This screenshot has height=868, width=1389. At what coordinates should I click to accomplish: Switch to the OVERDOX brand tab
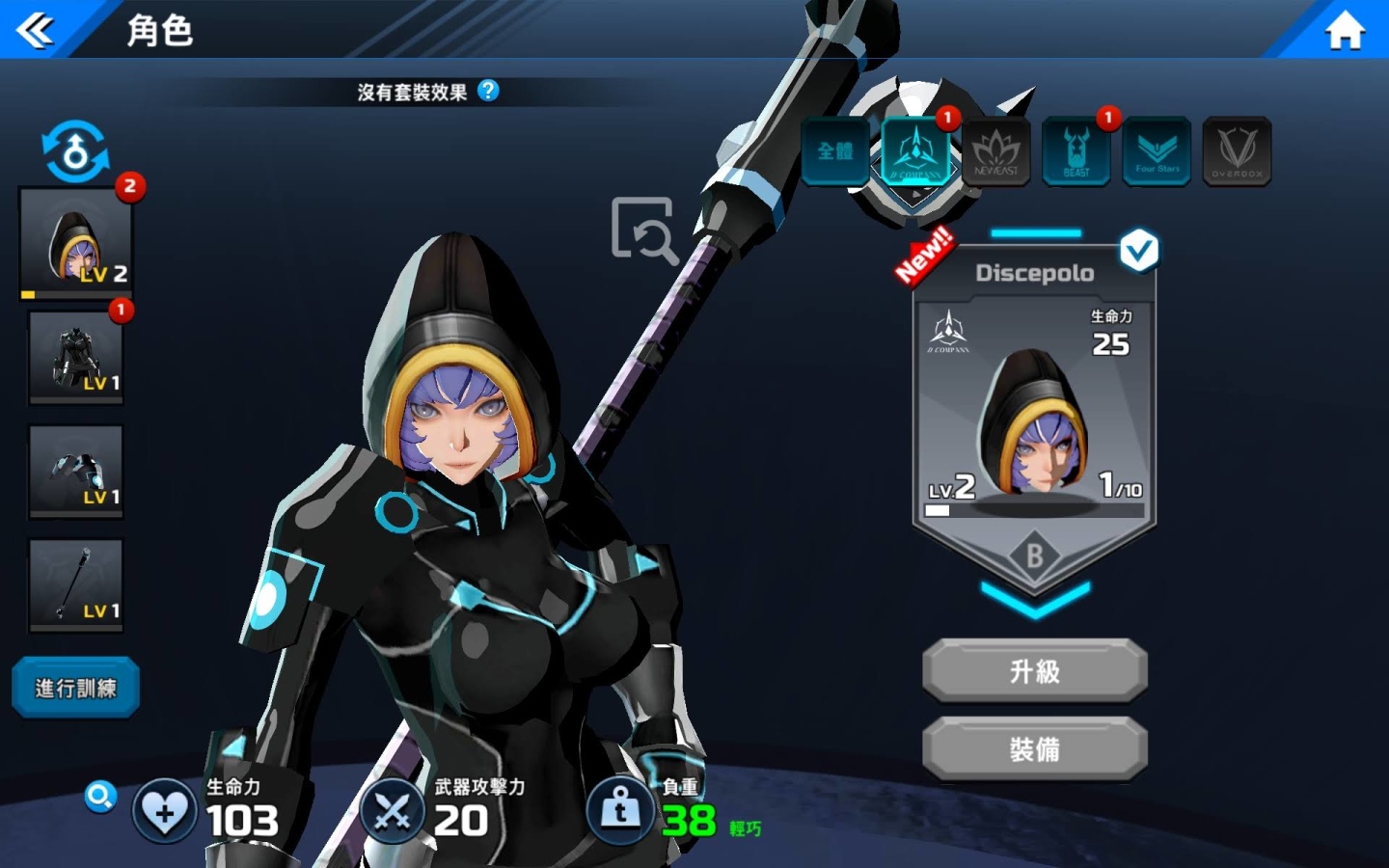pyautogui.click(x=1237, y=151)
